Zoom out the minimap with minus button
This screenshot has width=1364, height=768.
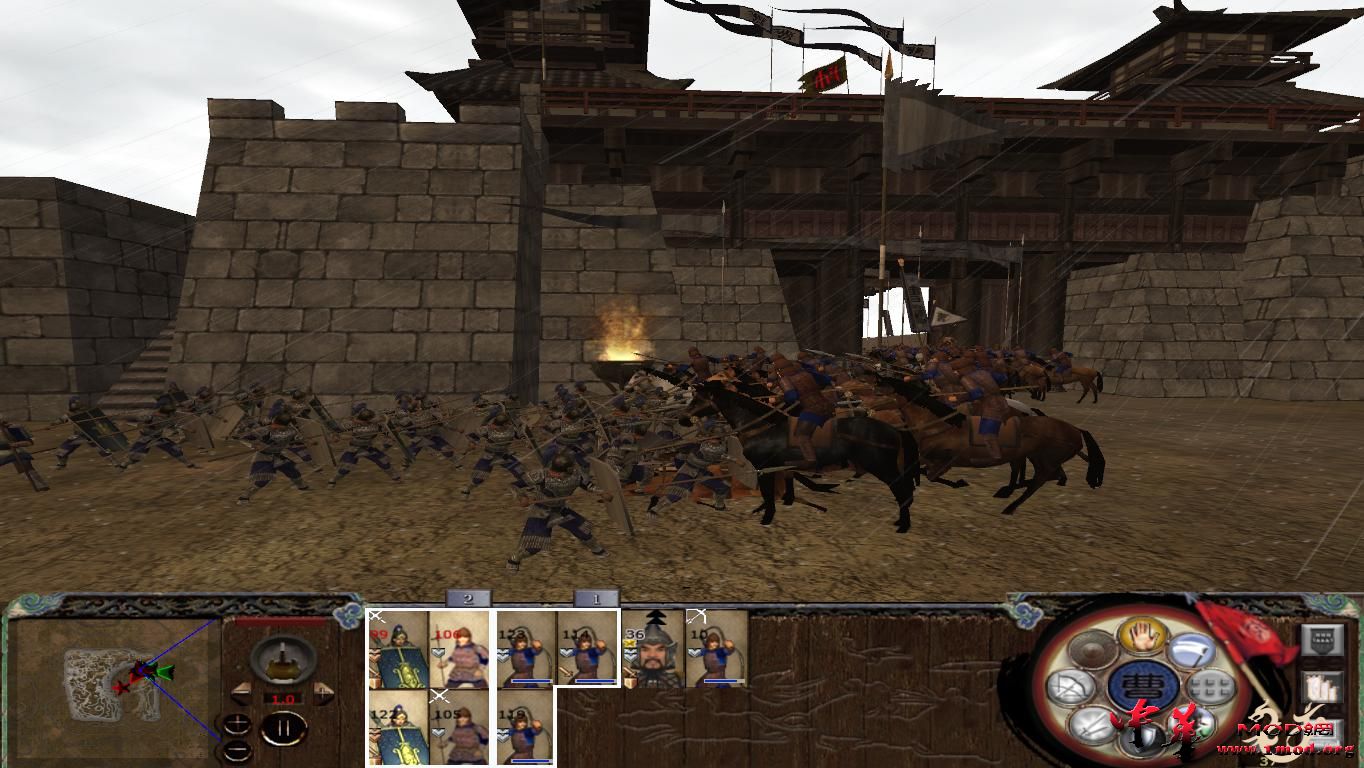tap(238, 750)
